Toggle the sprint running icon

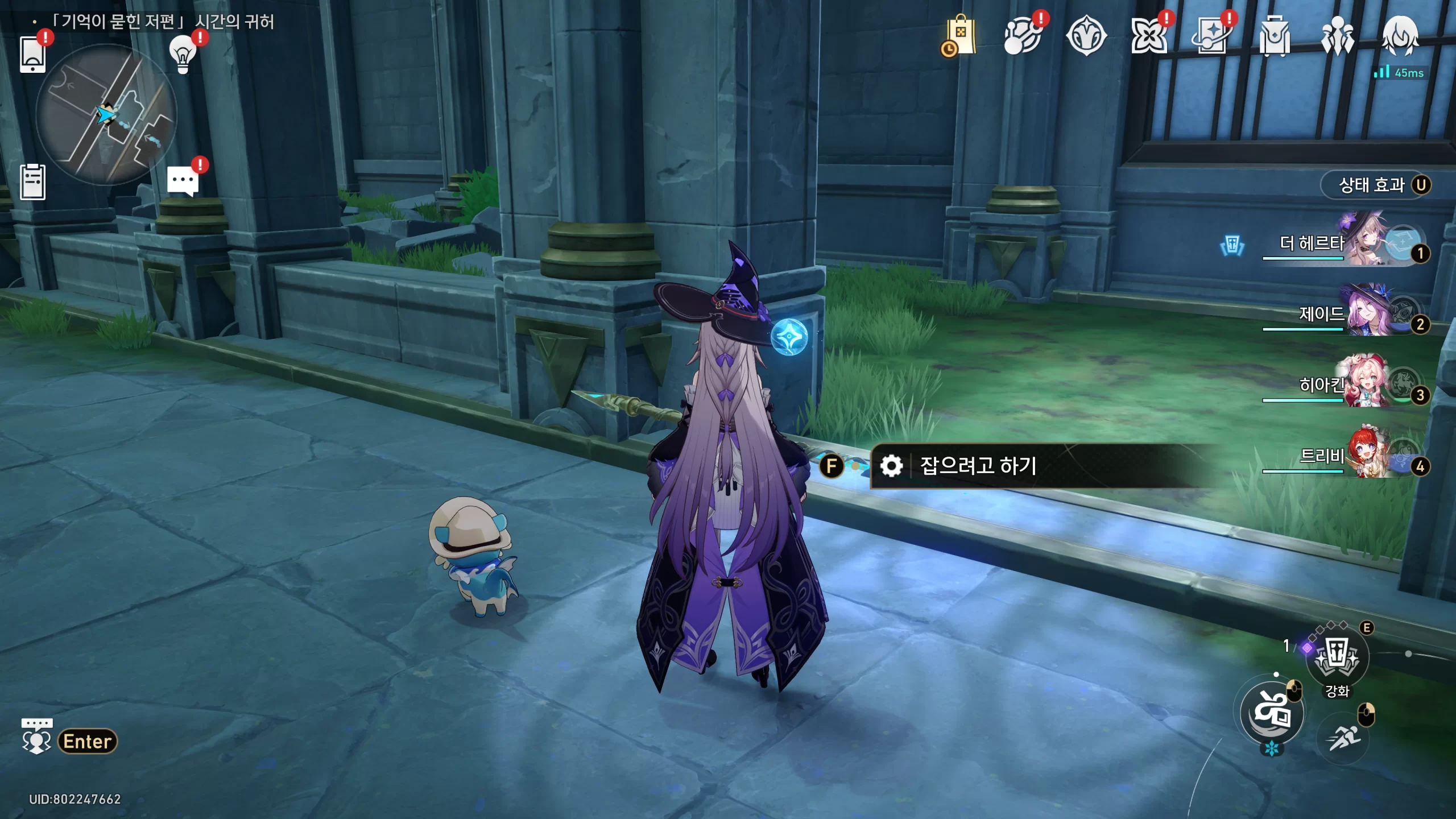(1343, 738)
